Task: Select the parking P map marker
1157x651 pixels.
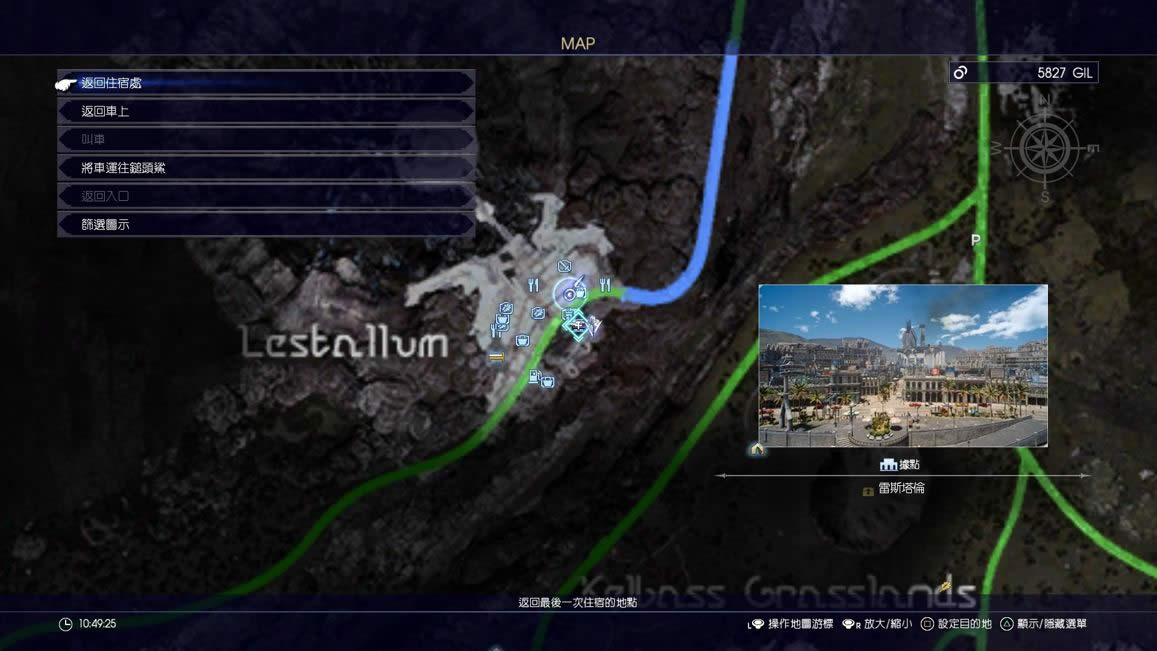Action: point(976,241)
